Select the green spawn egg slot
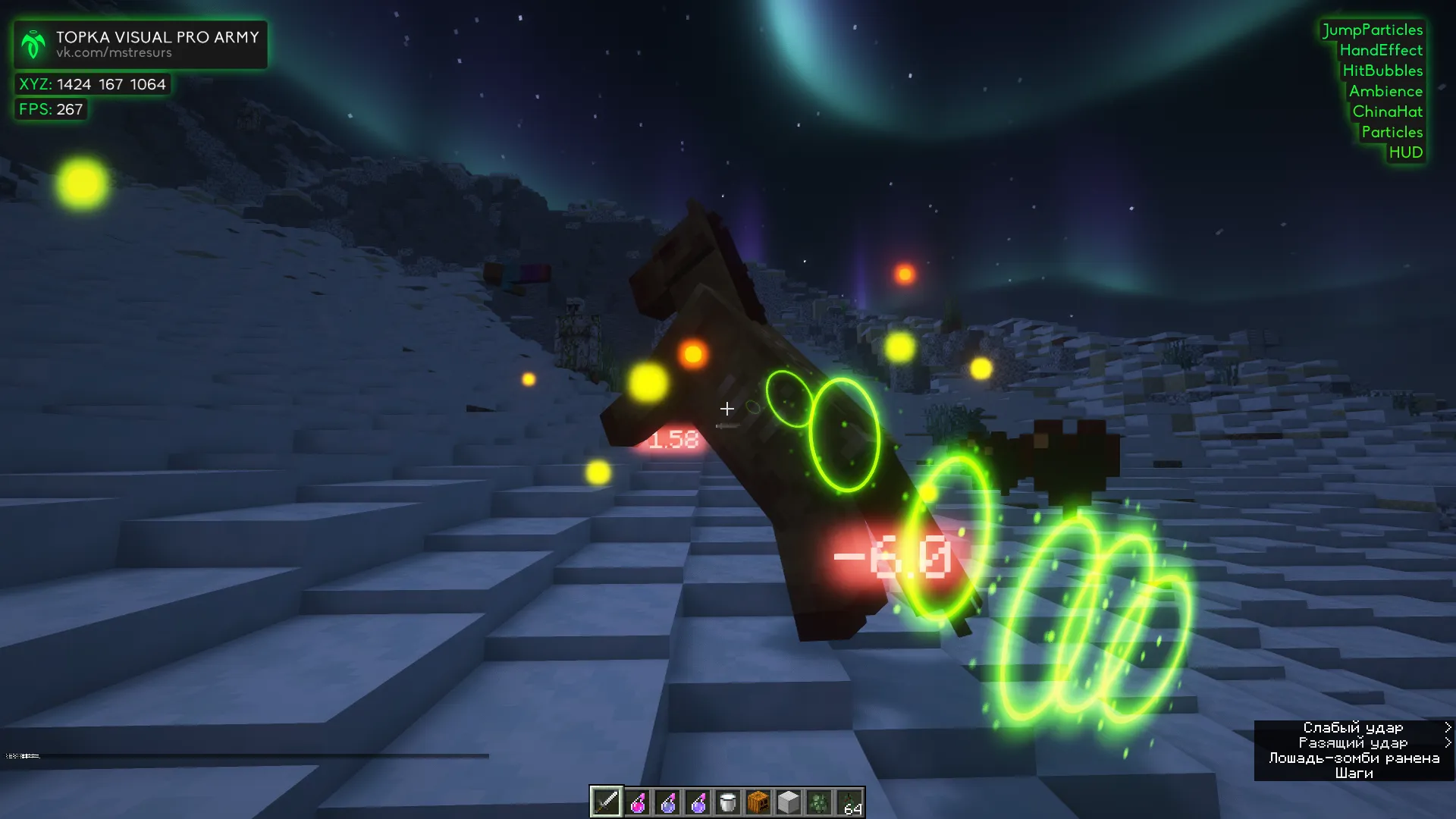The image size is (1456, 819). 819,802
